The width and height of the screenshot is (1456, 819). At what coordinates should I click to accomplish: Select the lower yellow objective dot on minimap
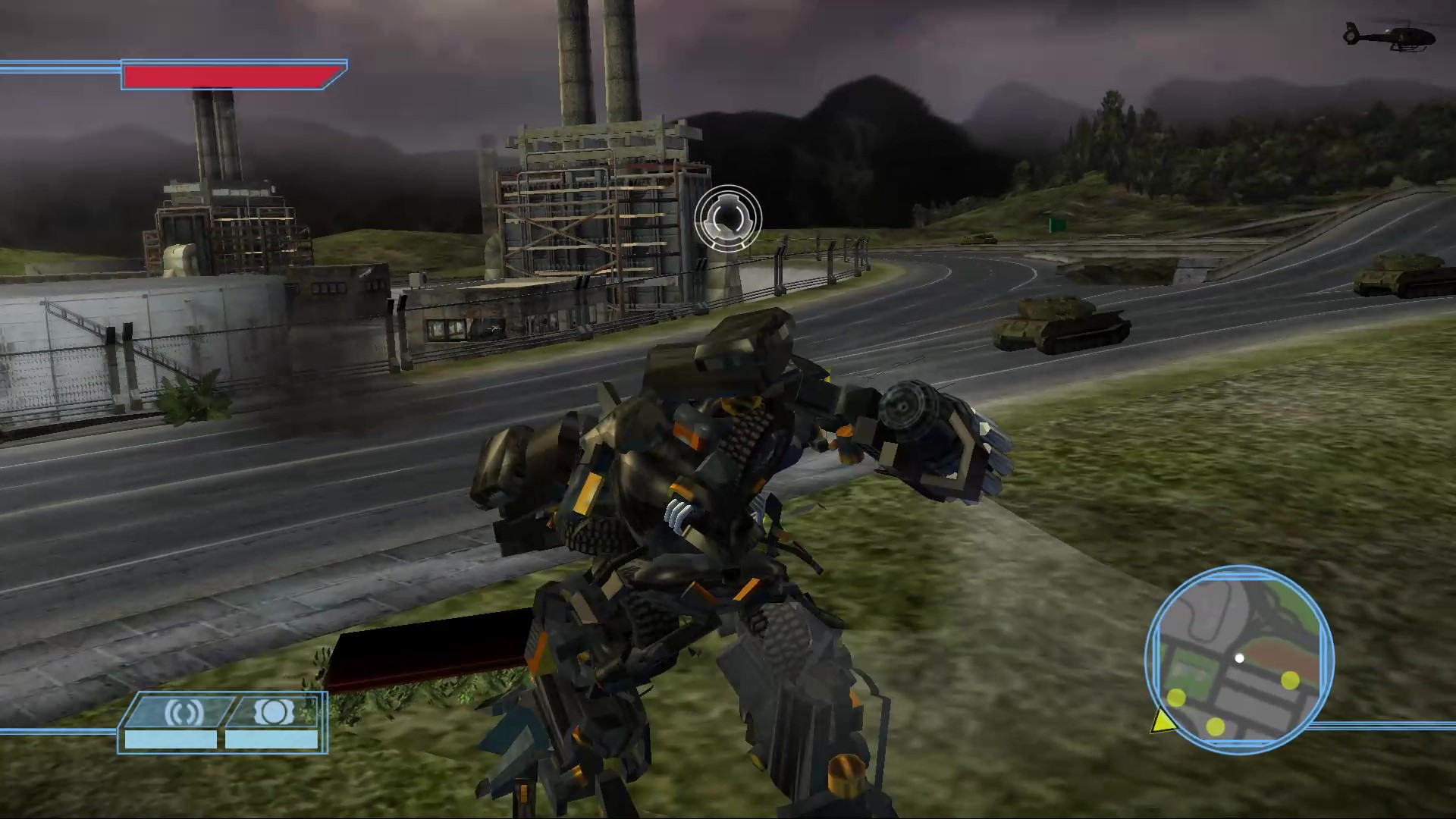point(1216,726)
